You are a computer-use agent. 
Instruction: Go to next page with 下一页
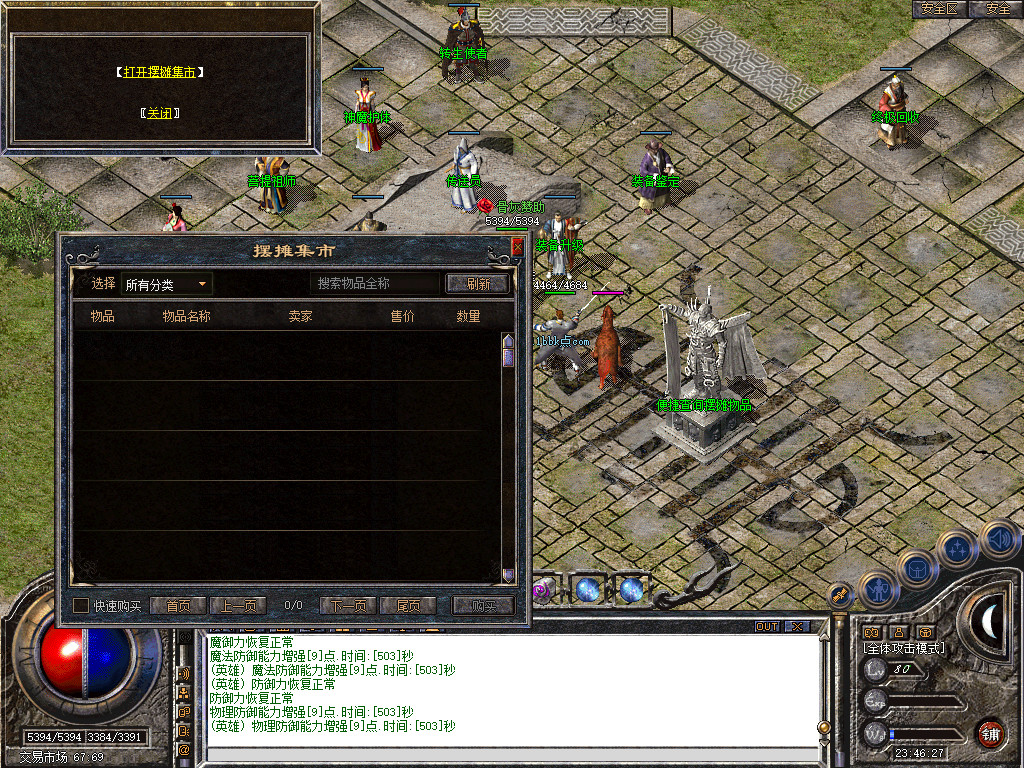click(348, 606)
